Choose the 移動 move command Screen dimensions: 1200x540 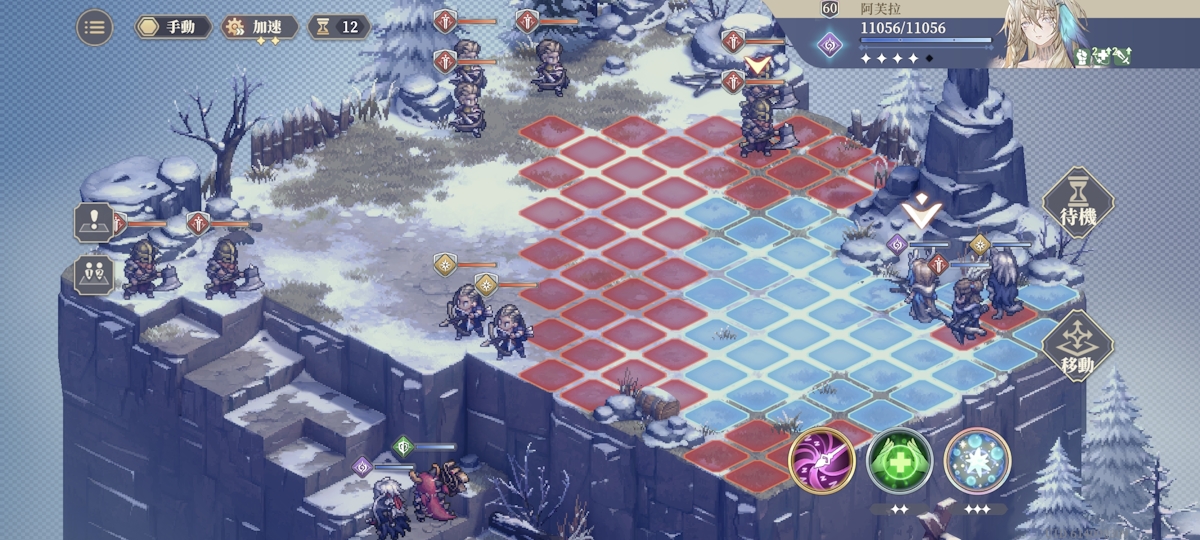pos(1078,346)
